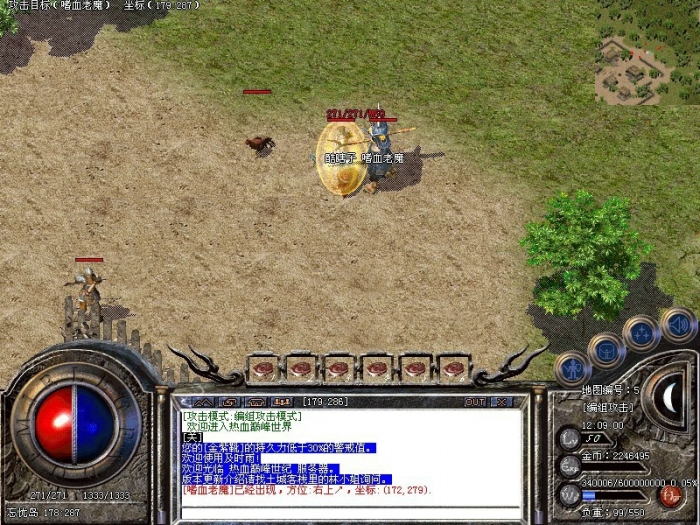Open the skills button with sparkle stars
The width and height of the screenshot is (700, 525).
pos(641,333)
